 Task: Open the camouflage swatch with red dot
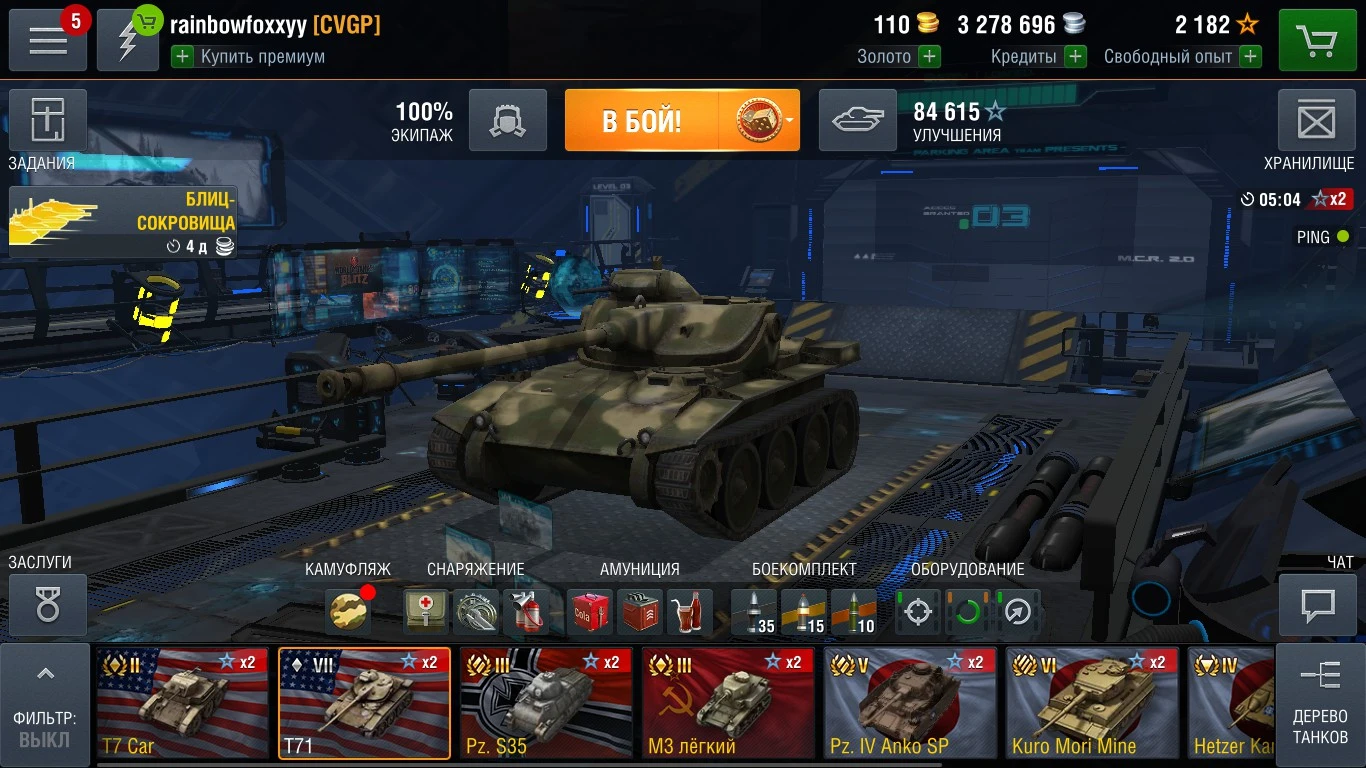pyautogui.click(x=347, y=611)
